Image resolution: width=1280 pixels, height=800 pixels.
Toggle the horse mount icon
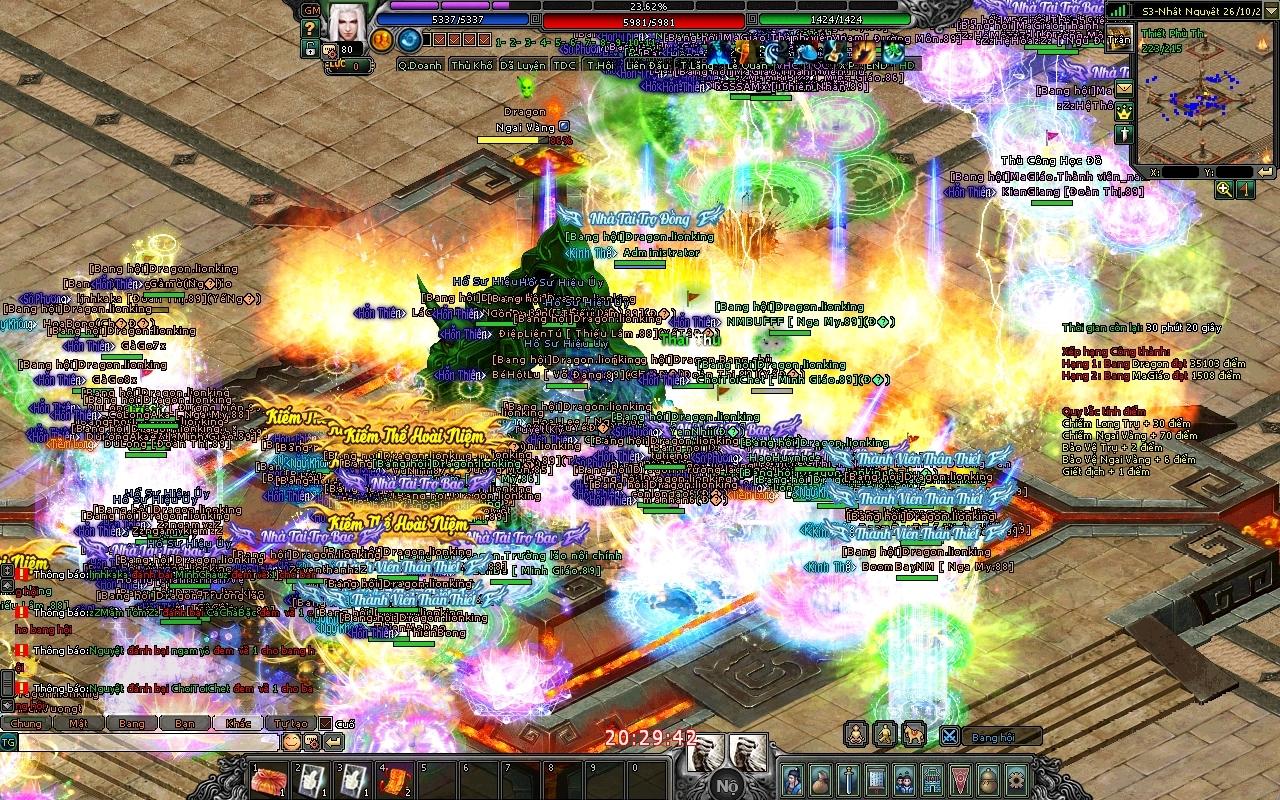[x=913, y=735]
